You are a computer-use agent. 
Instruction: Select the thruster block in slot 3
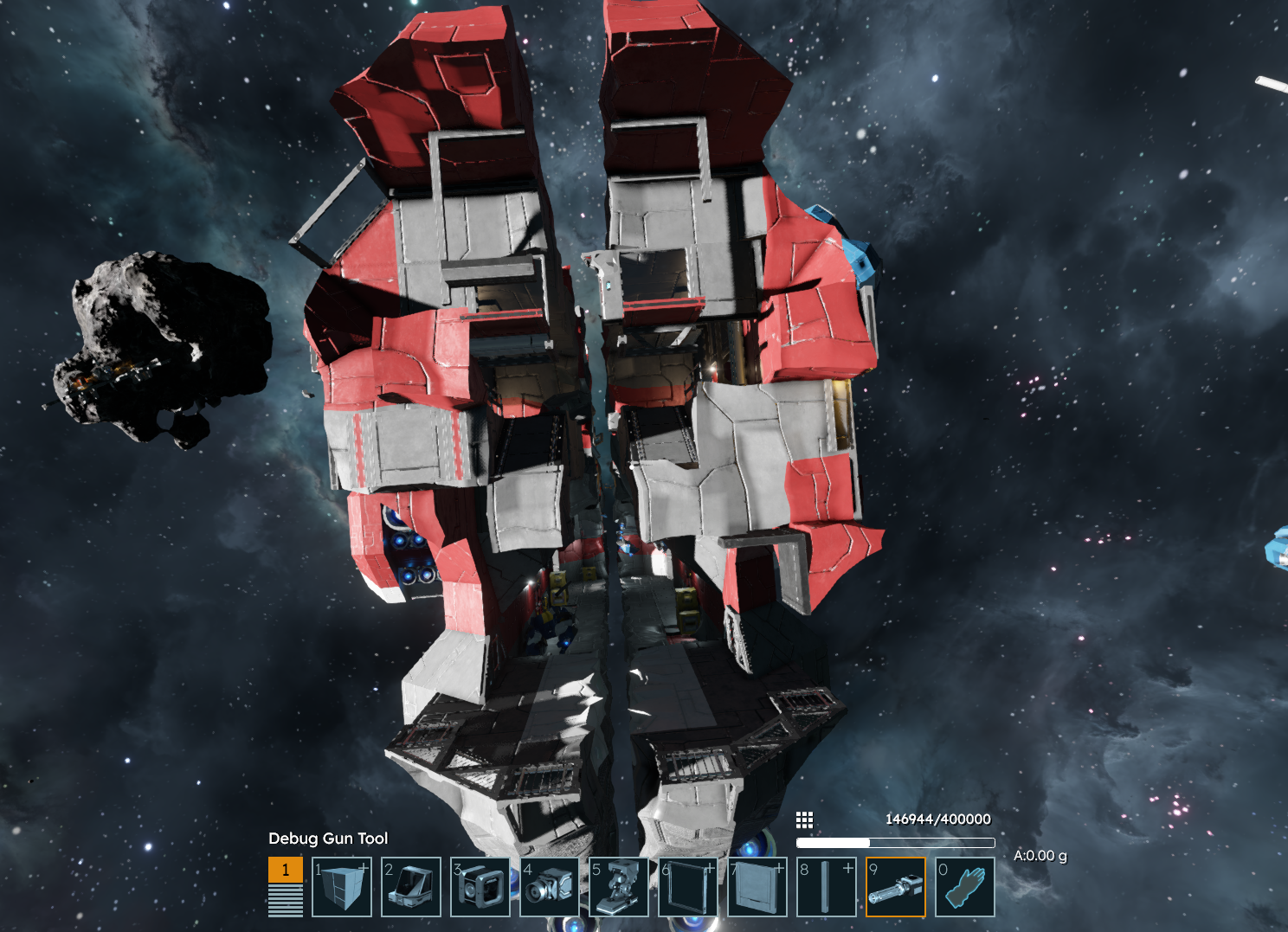click(x=480, y=887)
